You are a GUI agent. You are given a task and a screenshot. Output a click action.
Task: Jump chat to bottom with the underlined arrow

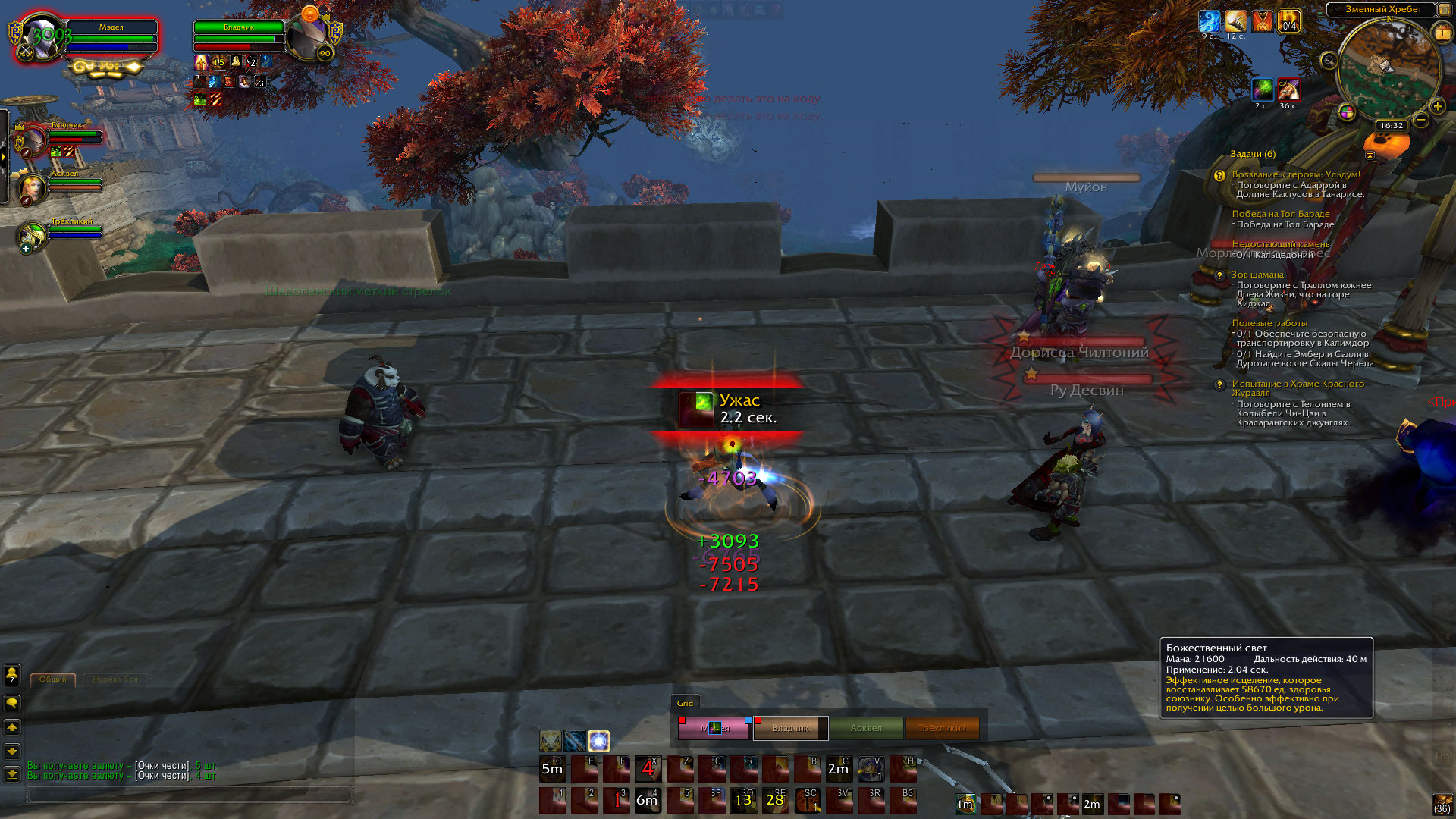click(x=12, y=774)
